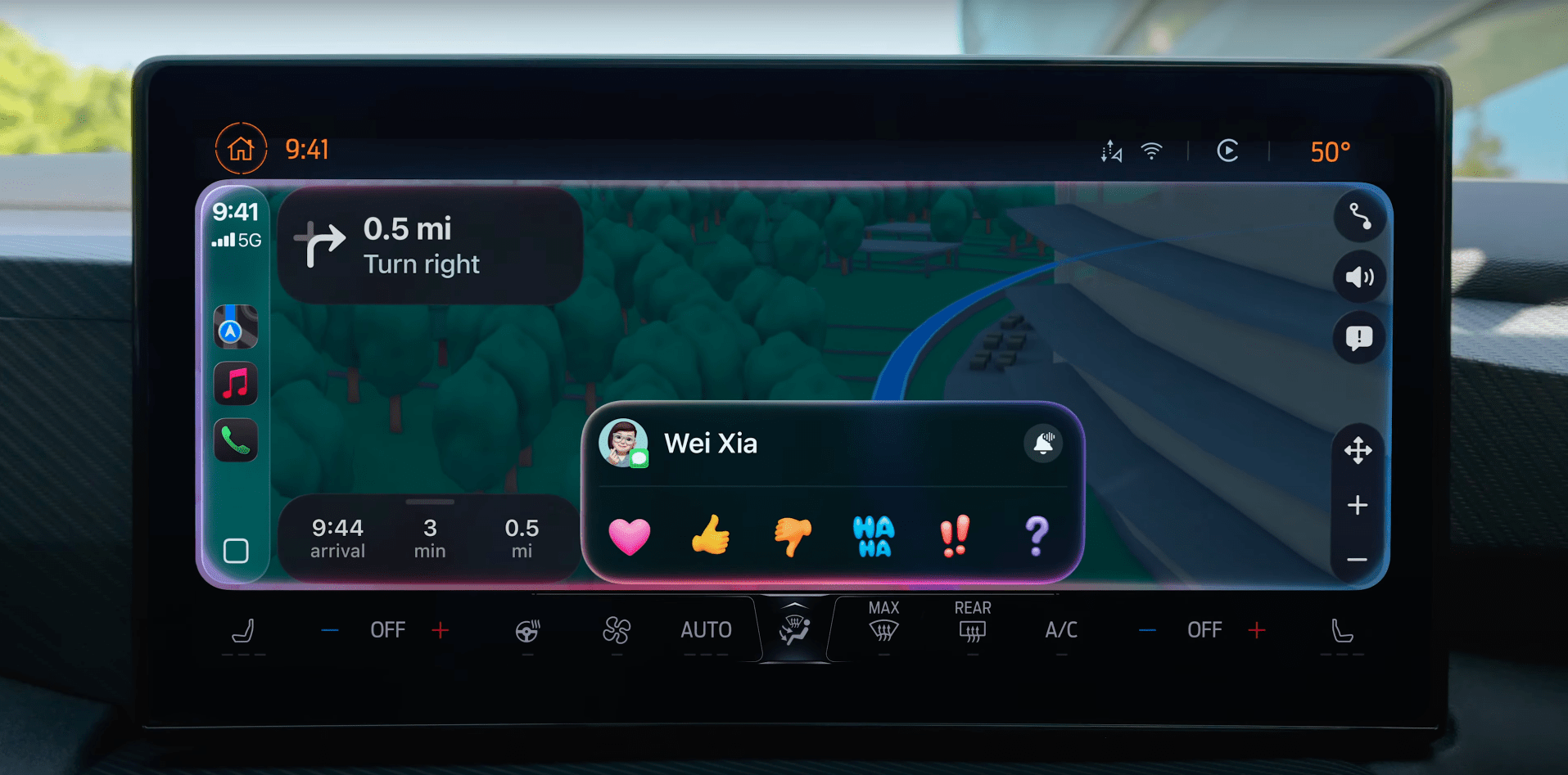Zoom in on the map
The width and height of the screenshot is (1568, 775).
(1358, 505)
